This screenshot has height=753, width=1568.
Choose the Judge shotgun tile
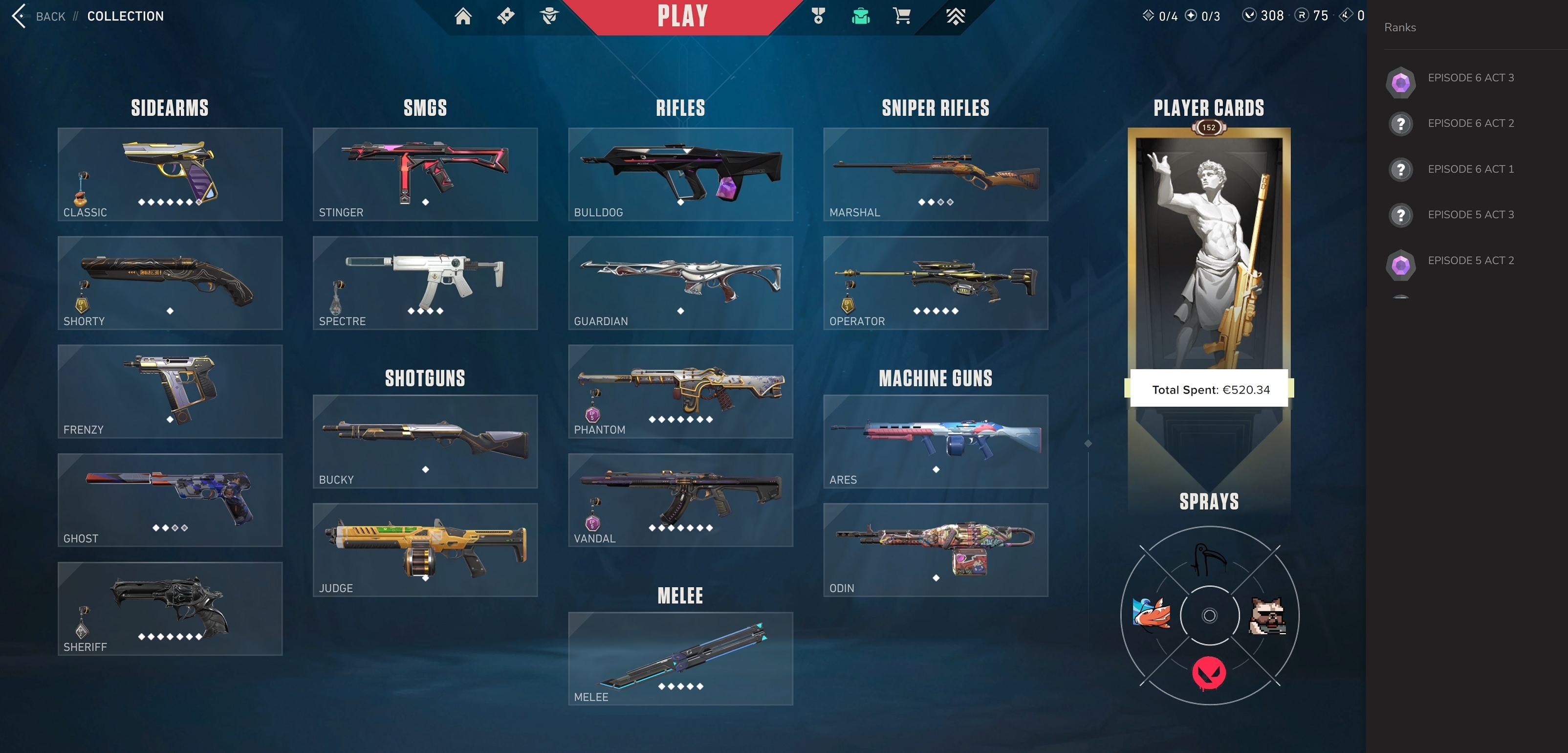tap(425, 550)
